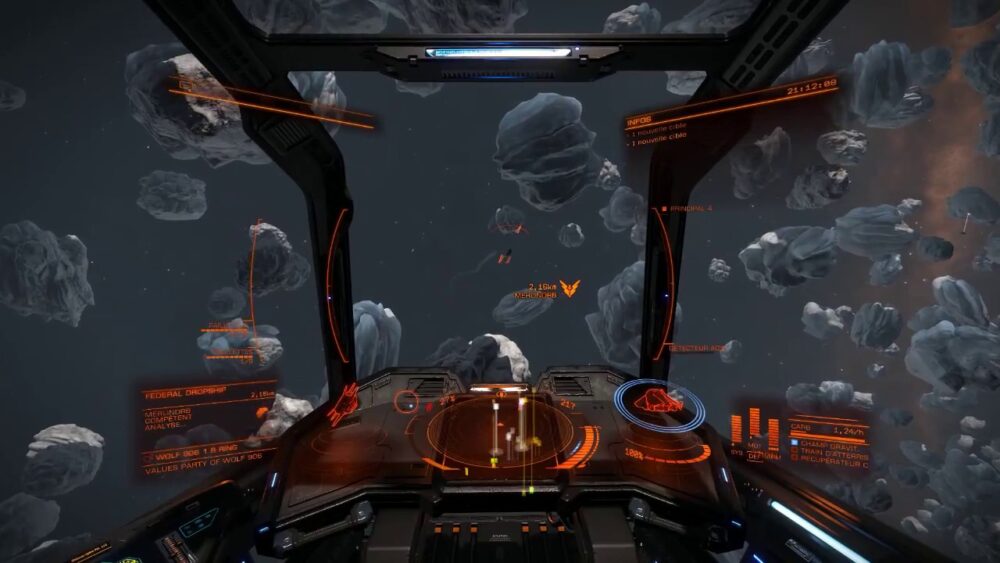Select the own-ship hologram with shield rings
The height and width of the screenshot is (563, 1000).
[x=659, y=402]
